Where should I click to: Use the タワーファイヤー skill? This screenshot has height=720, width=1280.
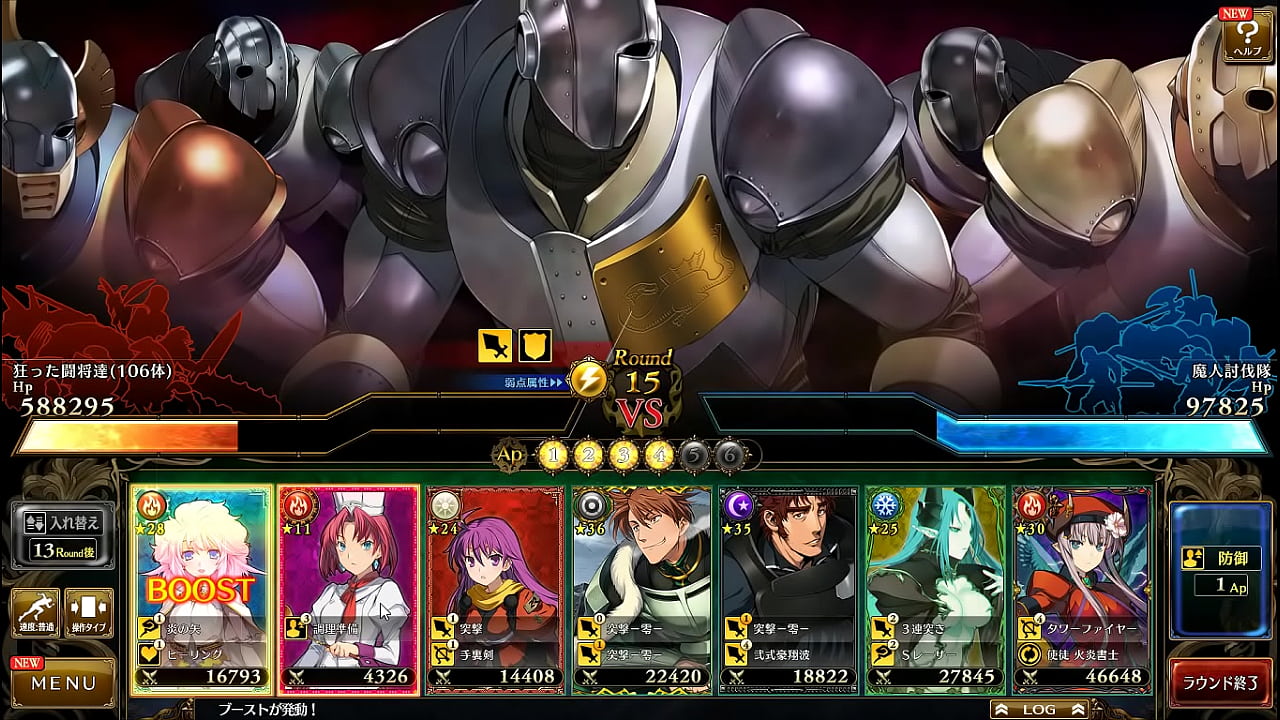1083,628
